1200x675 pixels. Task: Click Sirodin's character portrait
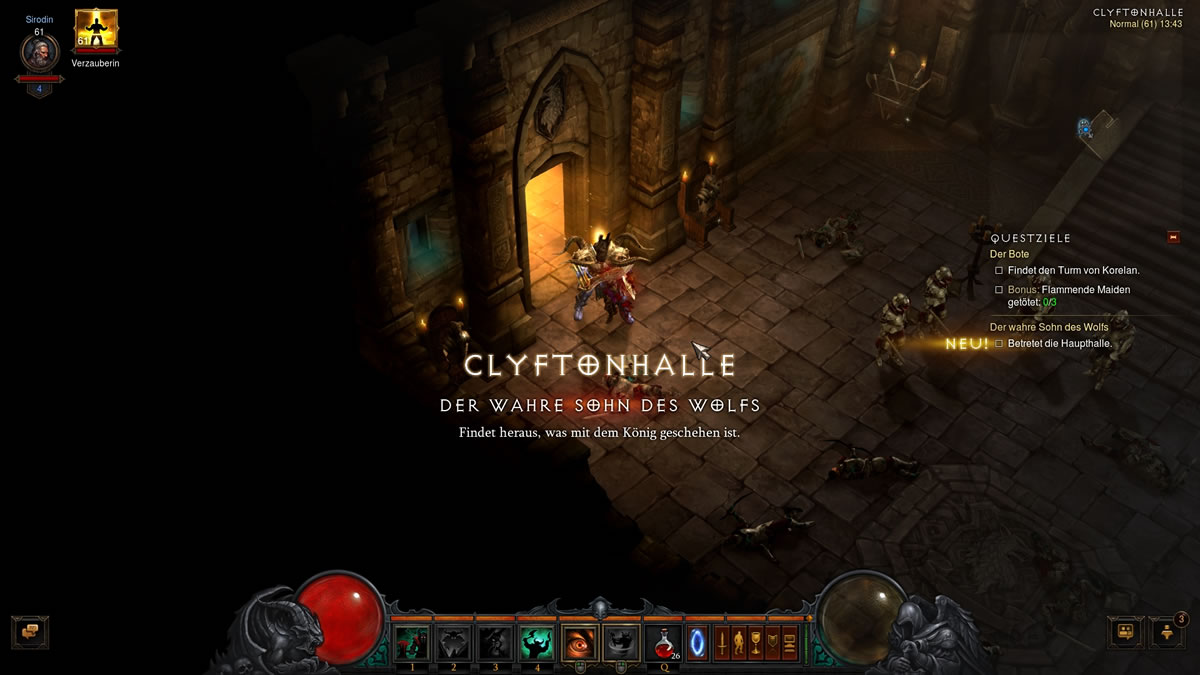(x=40, y=52)
